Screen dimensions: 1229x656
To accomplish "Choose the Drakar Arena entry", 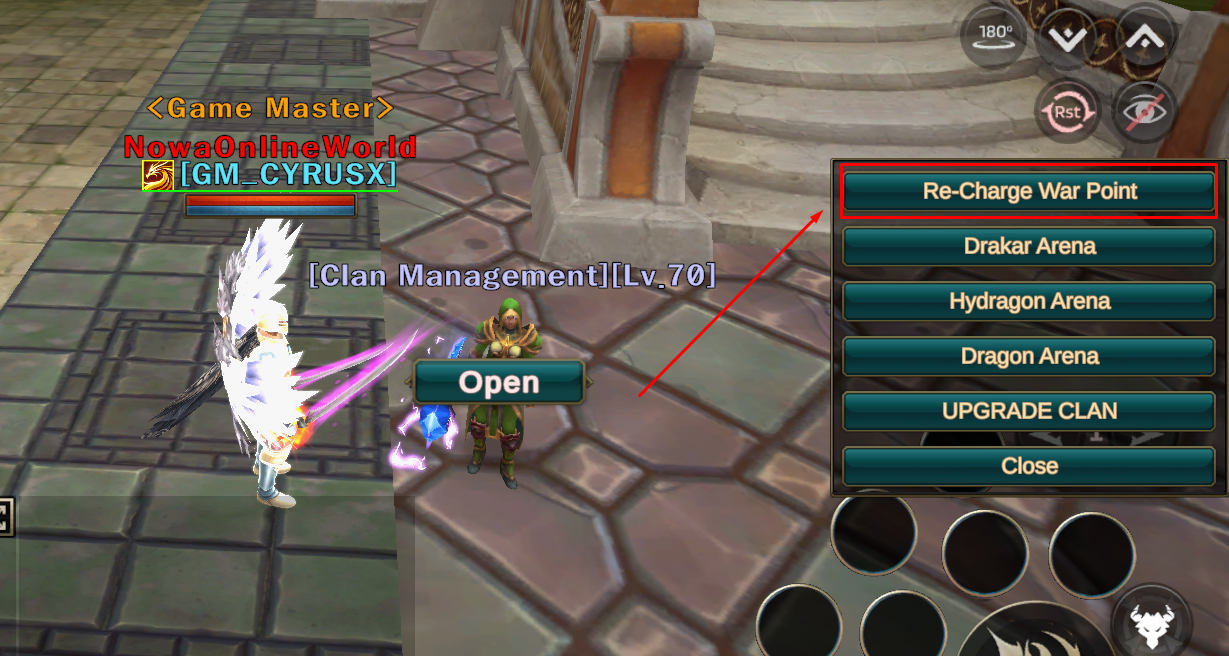I will click(x=1029, y=246).
